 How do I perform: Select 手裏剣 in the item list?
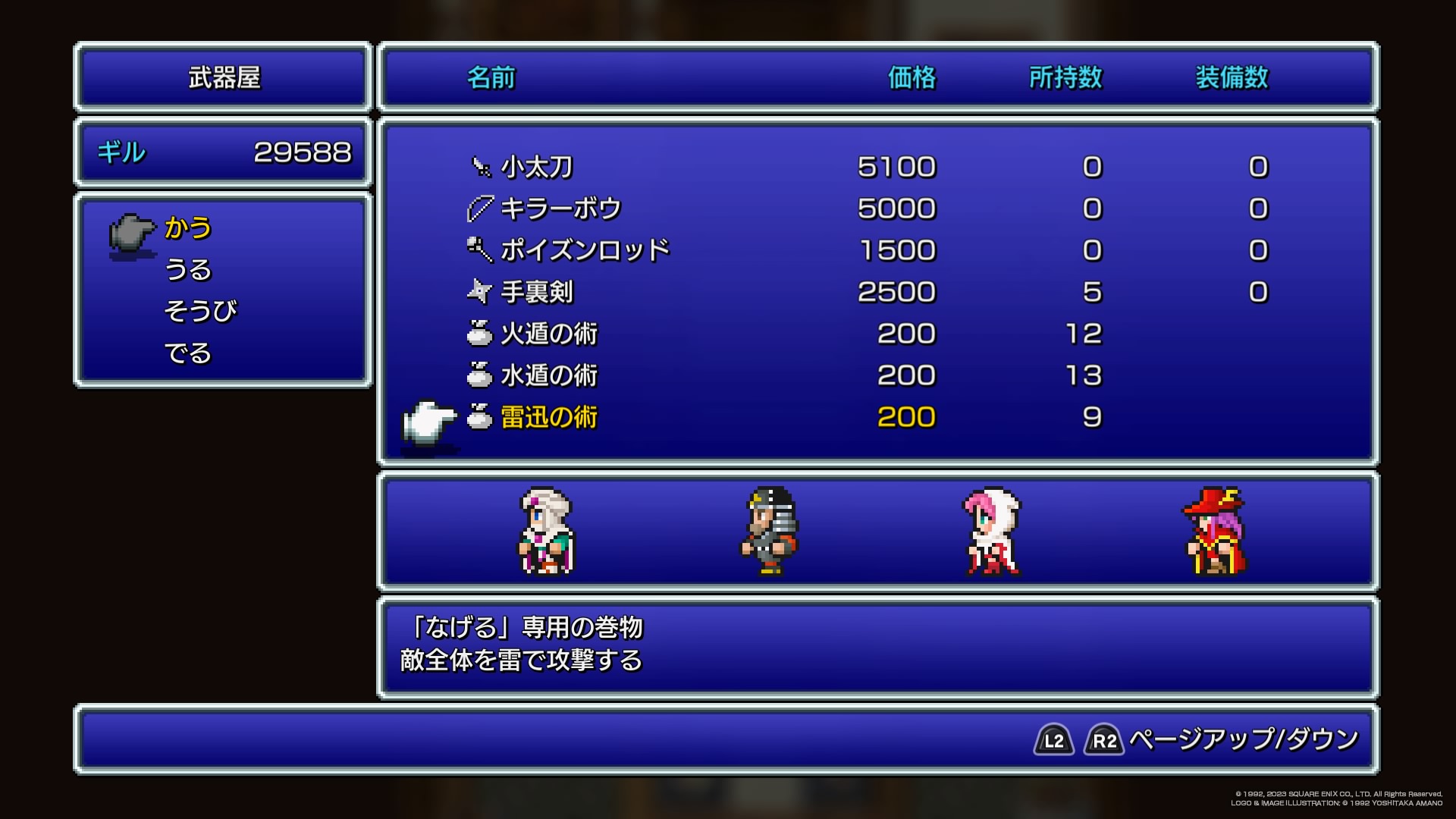[x=536, y=292]
